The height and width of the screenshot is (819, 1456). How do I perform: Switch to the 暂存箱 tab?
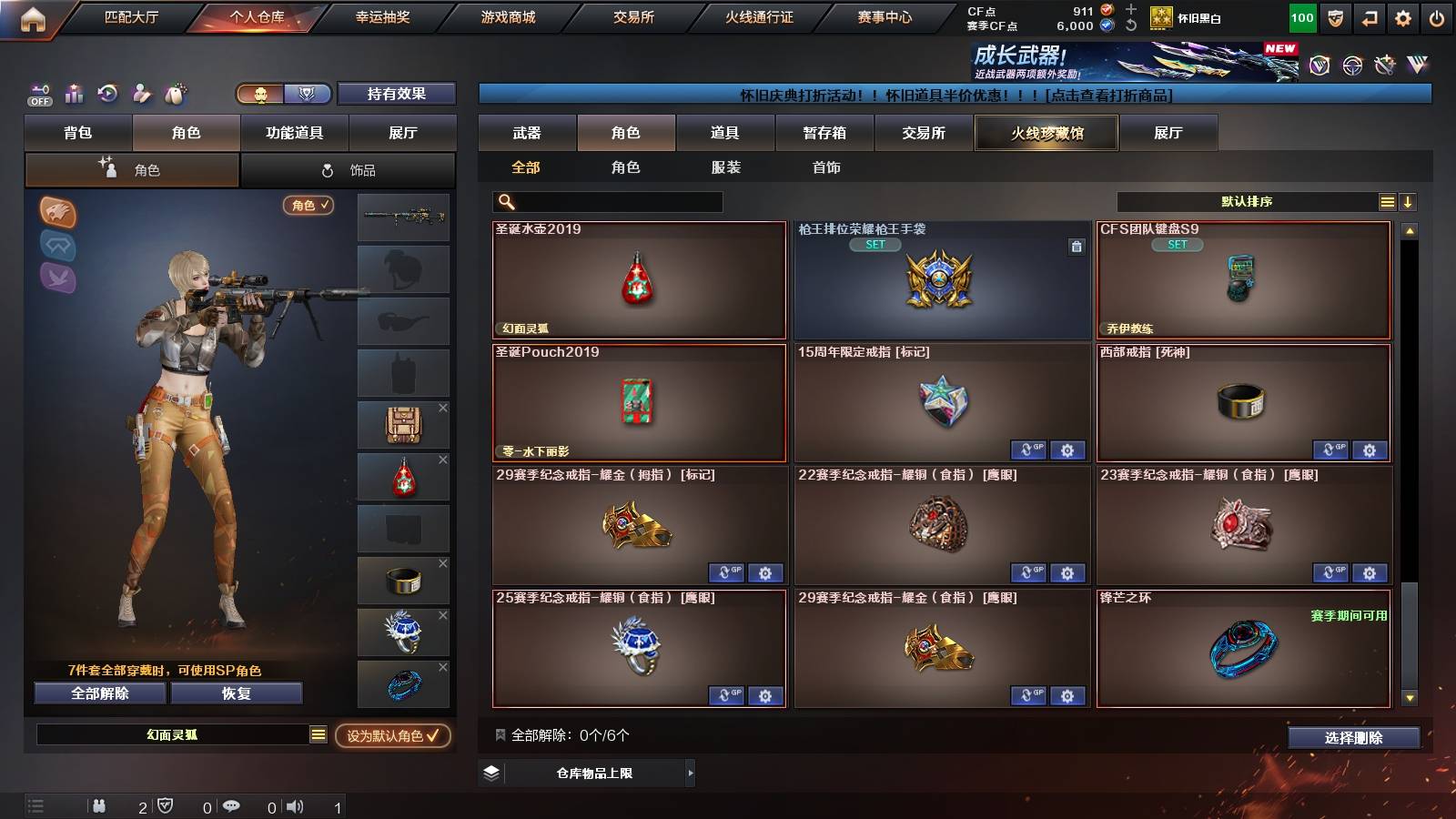(822, 133)
